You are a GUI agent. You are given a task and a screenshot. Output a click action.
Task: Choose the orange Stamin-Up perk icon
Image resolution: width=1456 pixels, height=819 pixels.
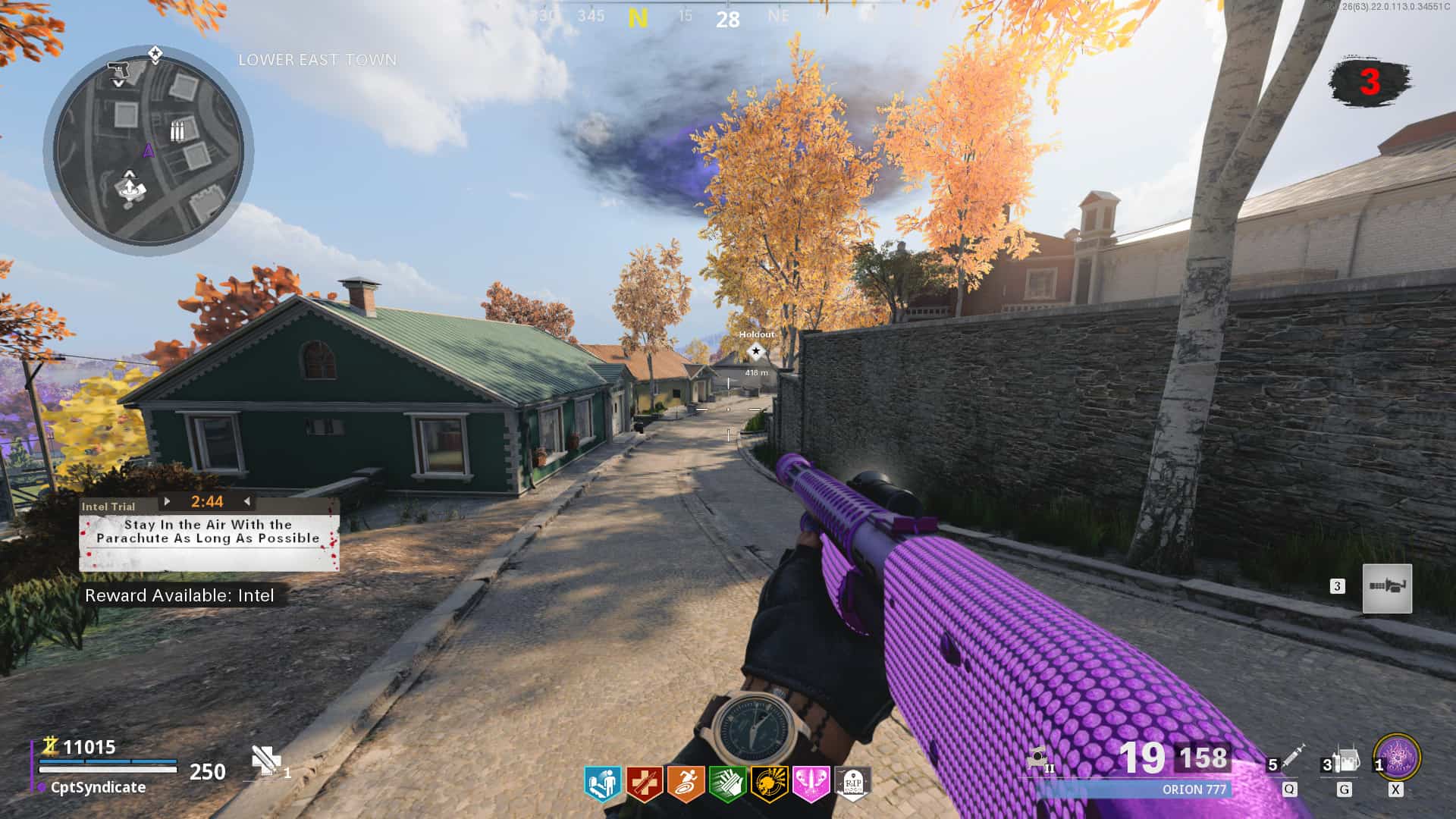[x=686, y=783]
